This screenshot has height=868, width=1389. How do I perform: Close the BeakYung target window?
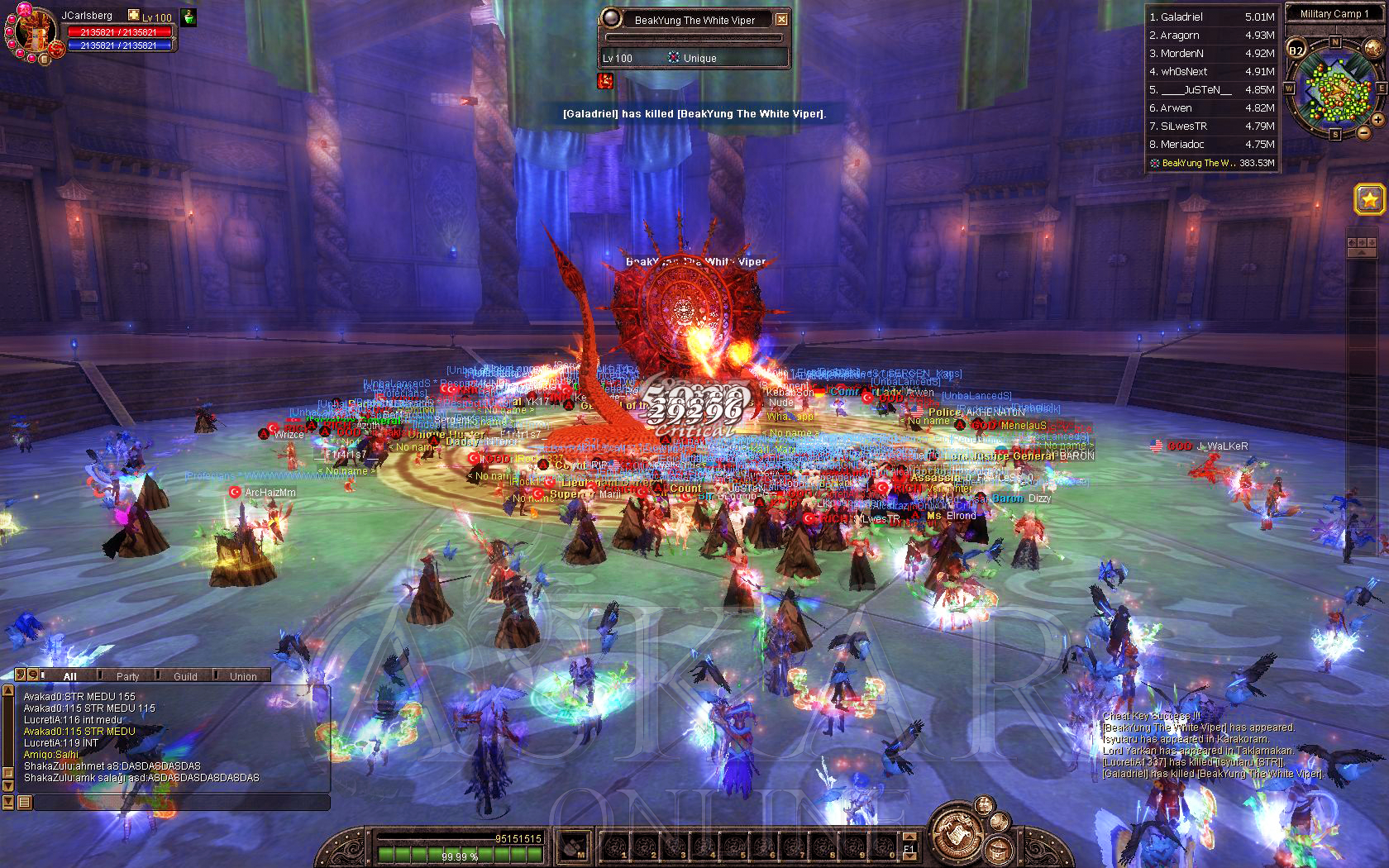[x=781, y=20]
